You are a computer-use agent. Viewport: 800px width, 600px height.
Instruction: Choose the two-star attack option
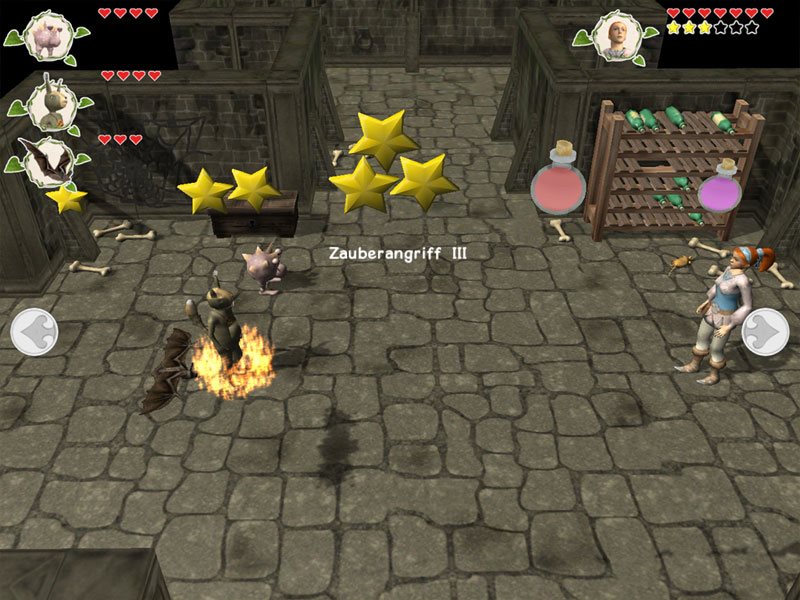(x=228, y=188)
